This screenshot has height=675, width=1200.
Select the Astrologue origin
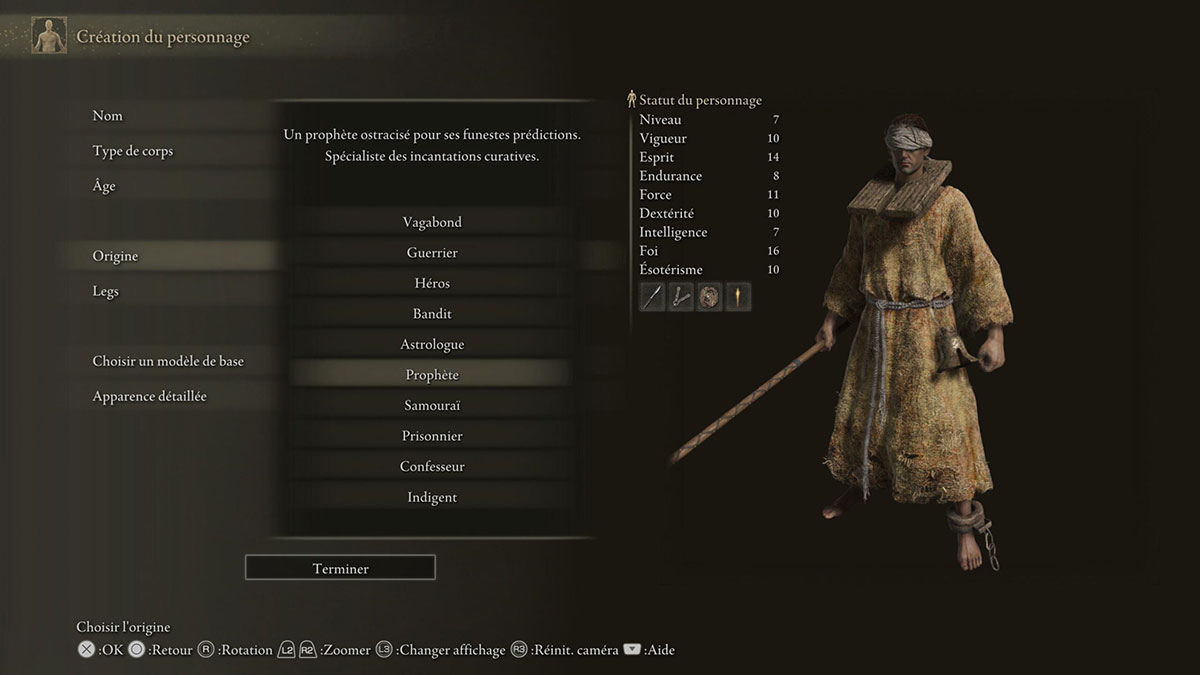(432, 344)
